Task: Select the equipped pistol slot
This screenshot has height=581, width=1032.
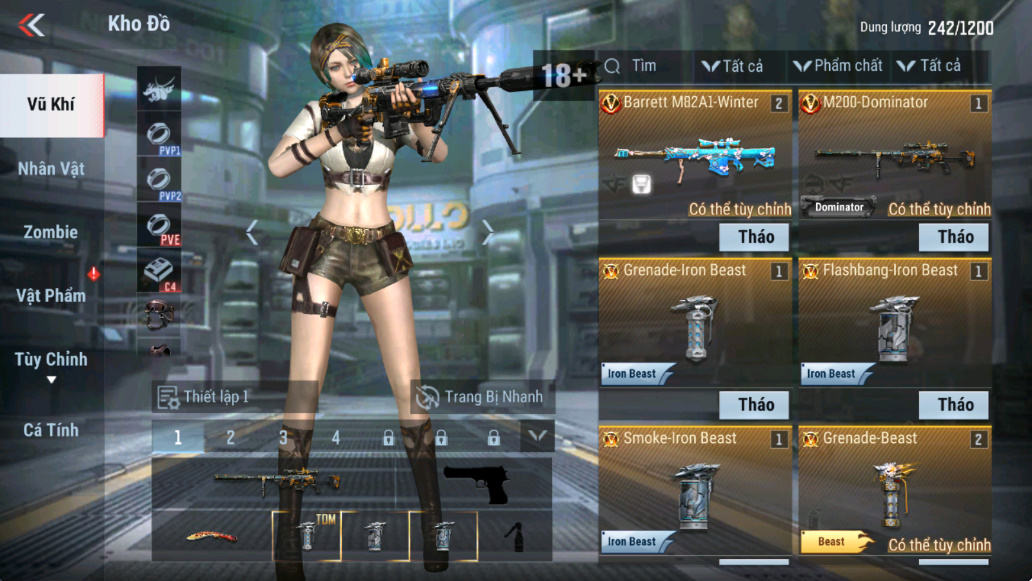Action: coord(476,484)
